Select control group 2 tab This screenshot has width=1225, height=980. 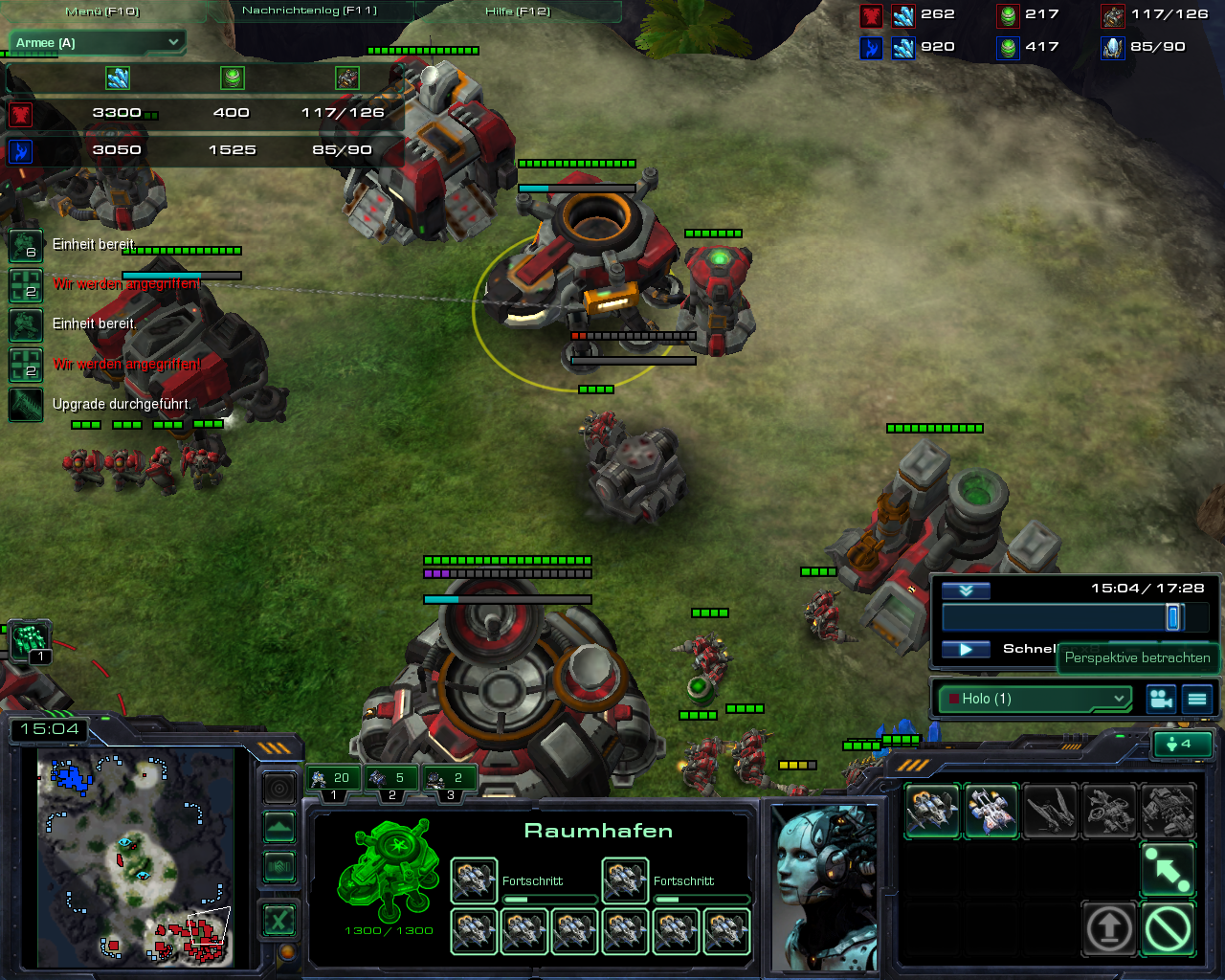390,780
